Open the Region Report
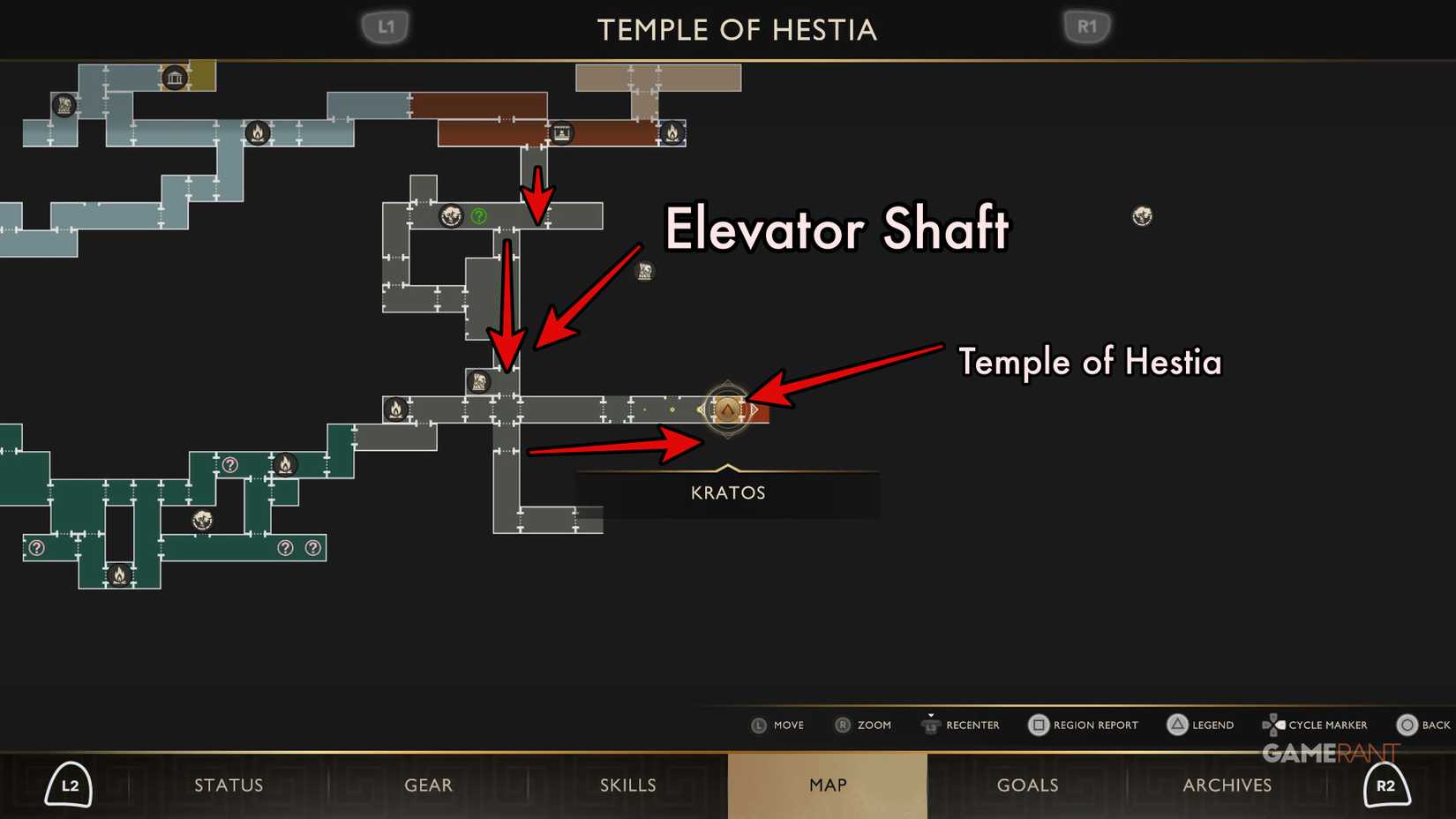This screenshot has width=1456, height=819. pyautogui.click(x=1039, y=725)
